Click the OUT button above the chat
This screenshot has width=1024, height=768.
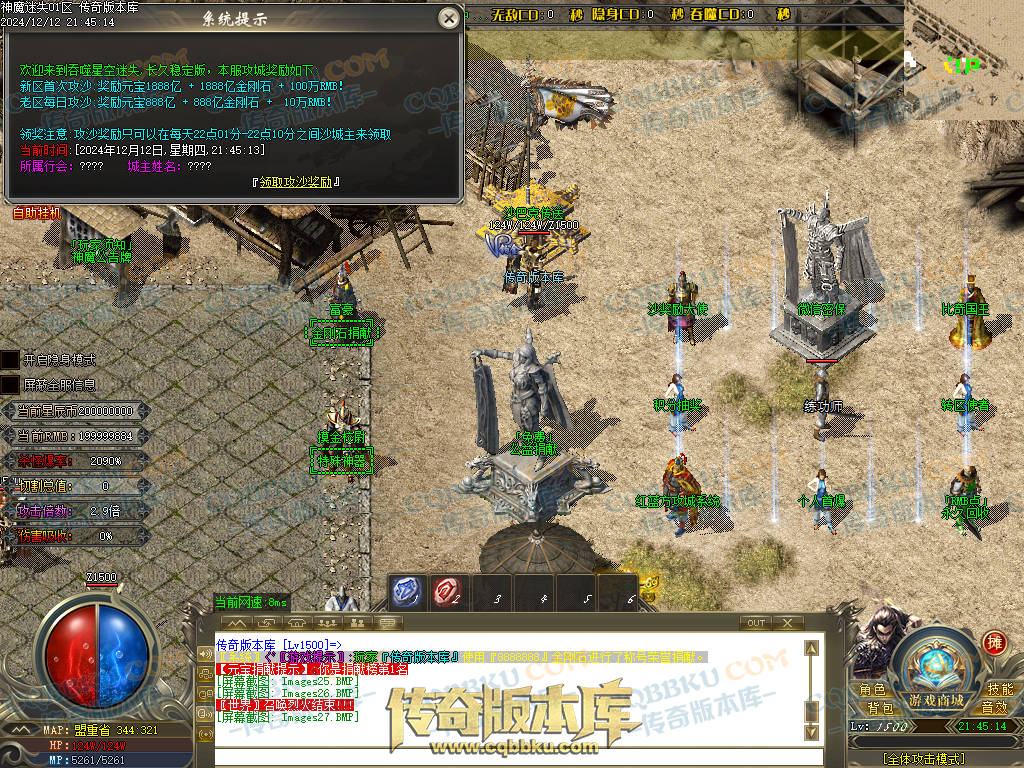756,623
